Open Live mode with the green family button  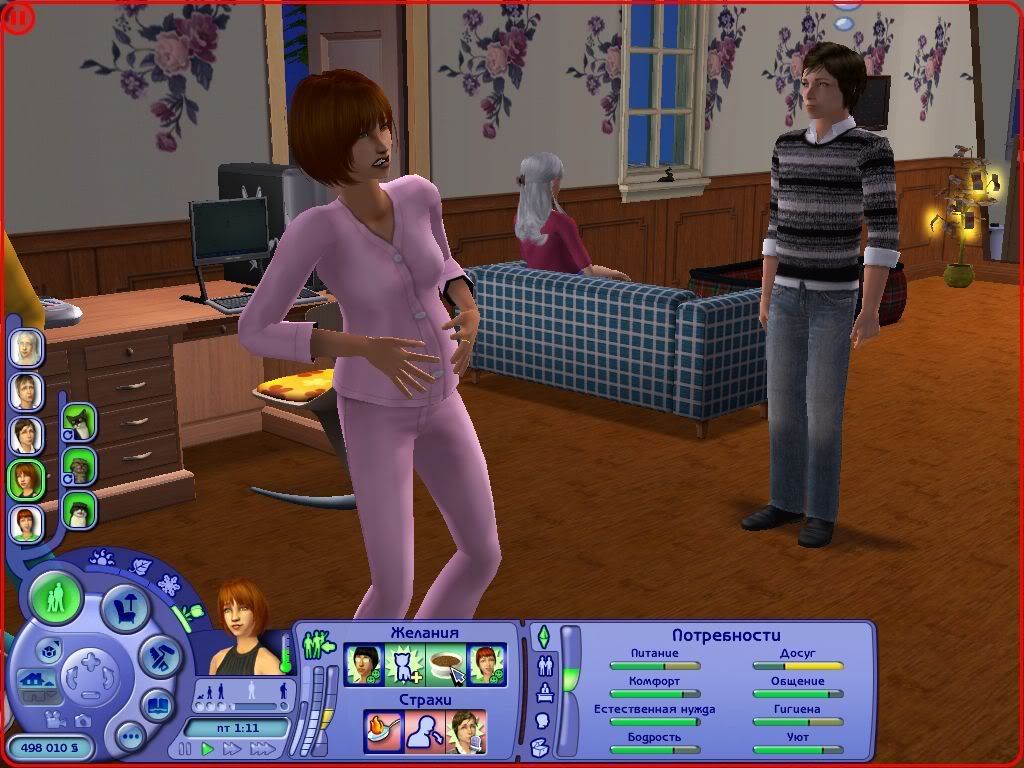(x=57, y=598)
